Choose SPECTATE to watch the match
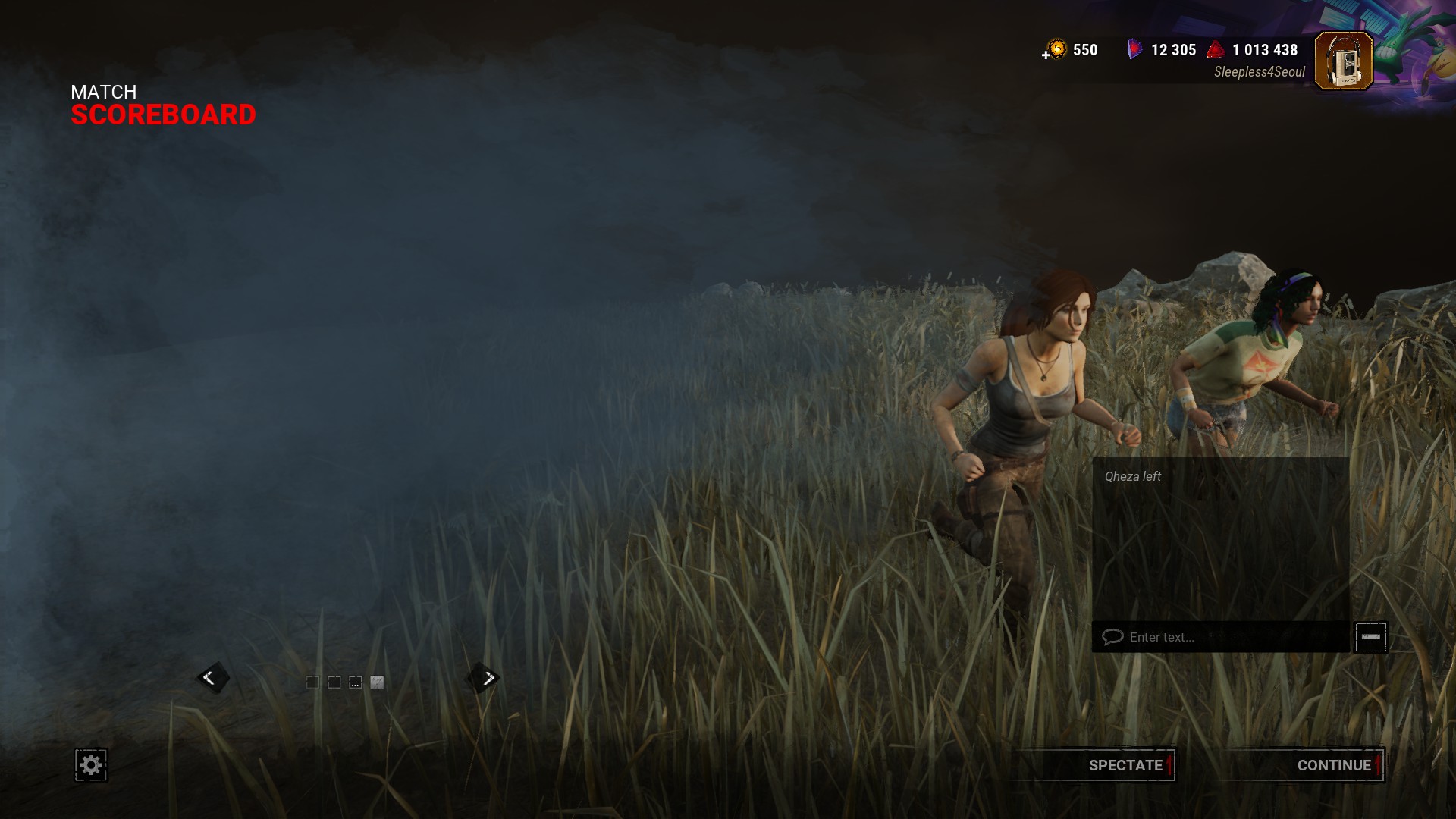The image size is (1456, 819). (1125, 765)
